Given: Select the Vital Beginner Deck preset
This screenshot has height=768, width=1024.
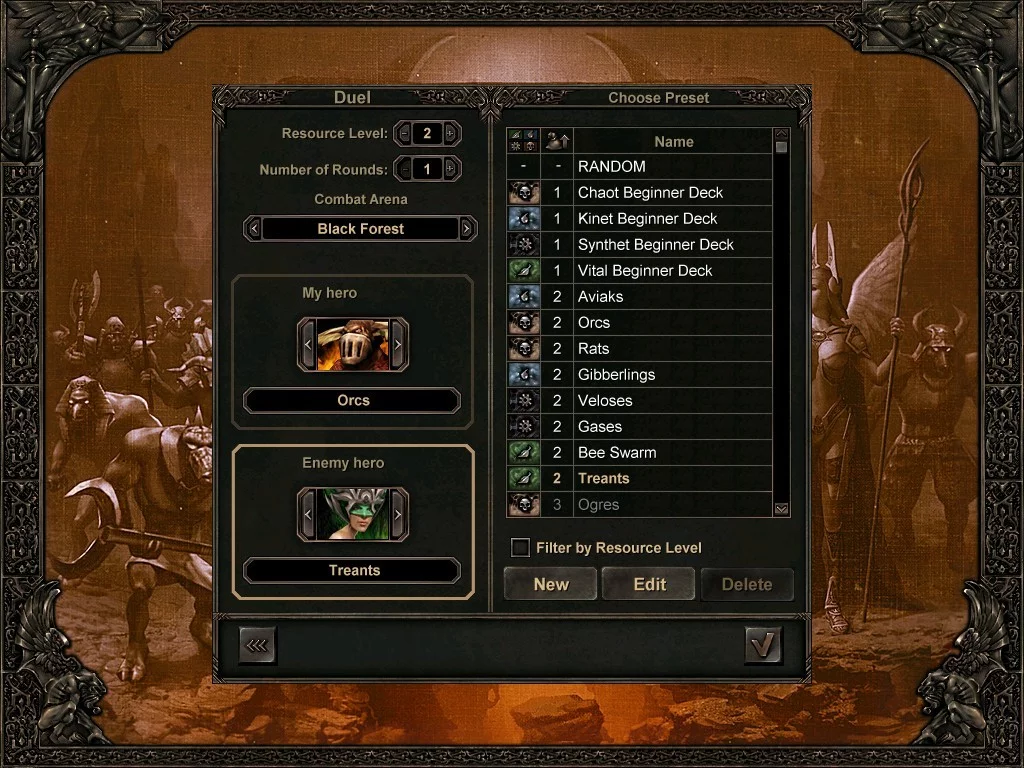Looking at the screenshot, I should (x=672, y=271).
